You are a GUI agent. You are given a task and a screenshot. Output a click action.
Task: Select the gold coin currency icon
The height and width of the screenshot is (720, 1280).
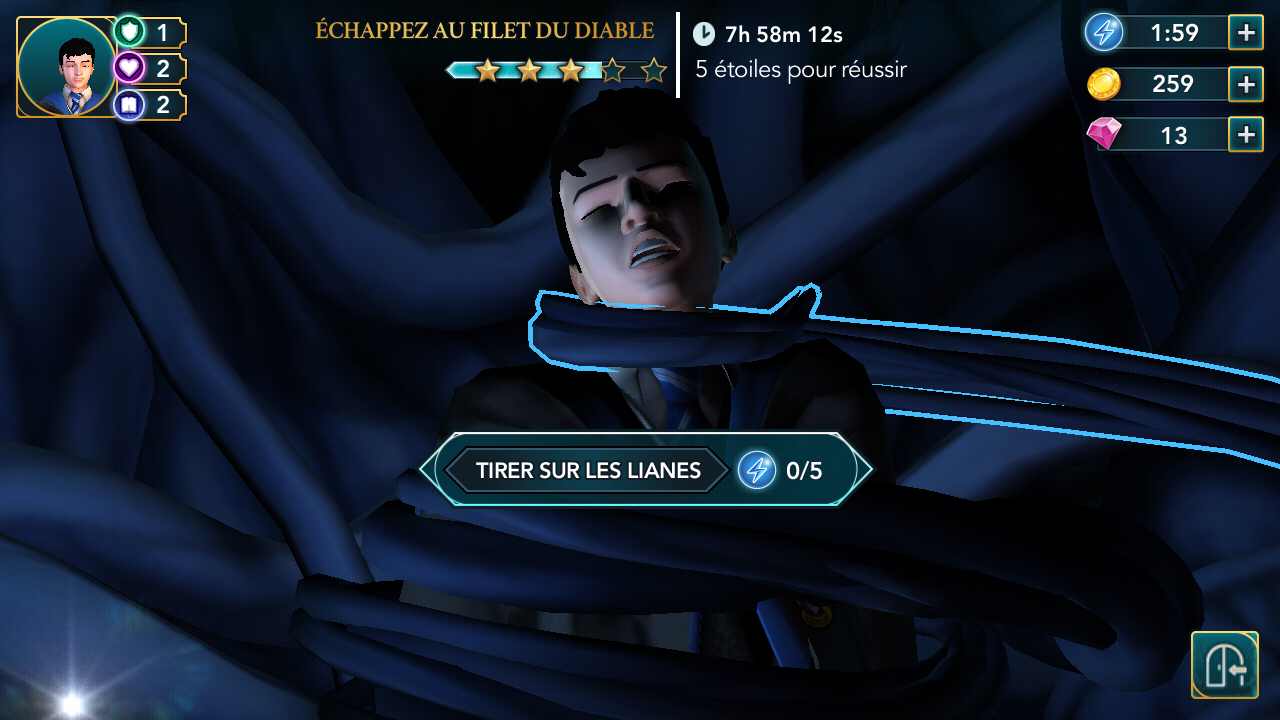click(x=1104, y=84)
